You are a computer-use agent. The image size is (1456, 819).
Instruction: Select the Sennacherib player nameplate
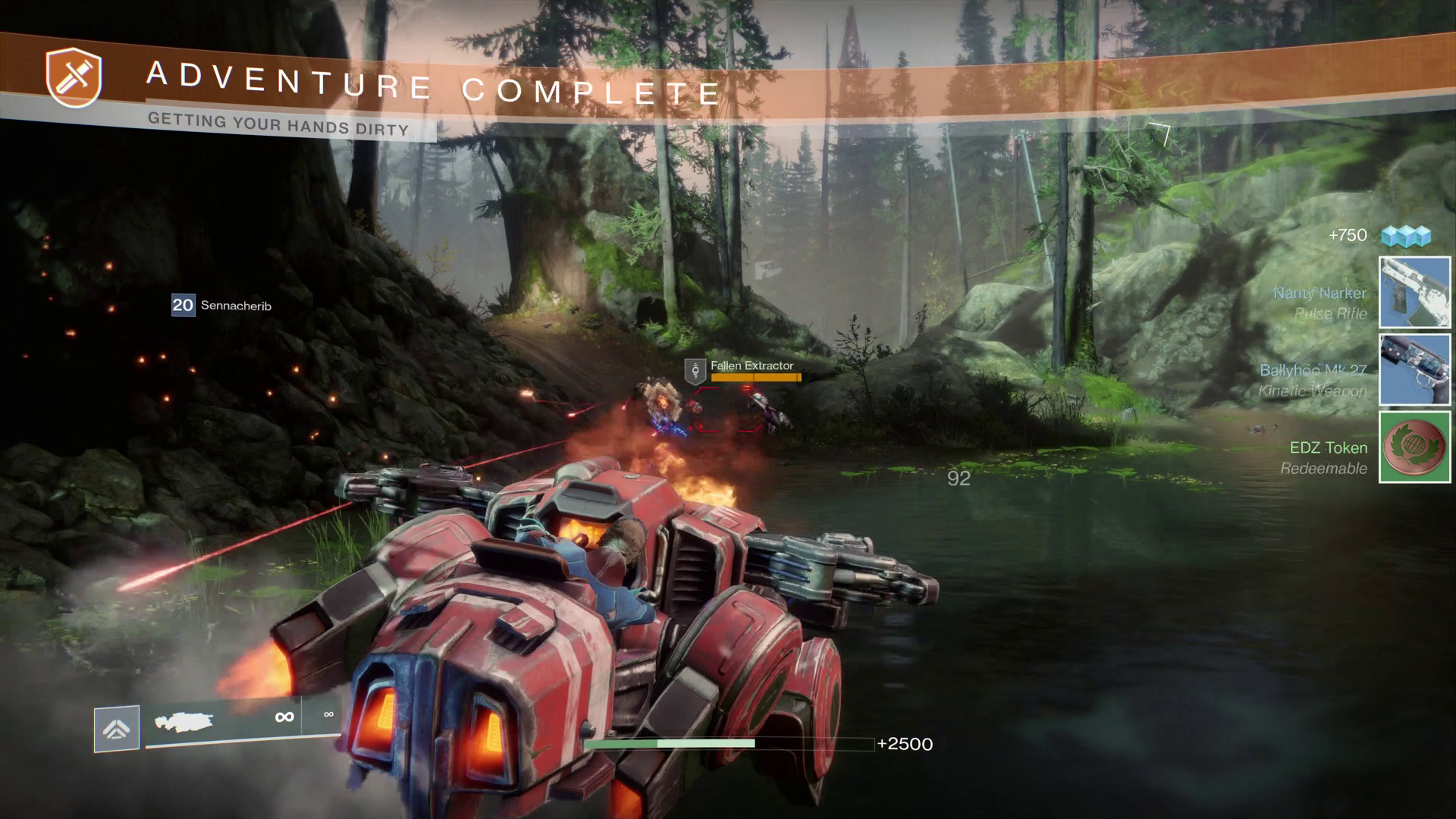[x=221, y=305]
